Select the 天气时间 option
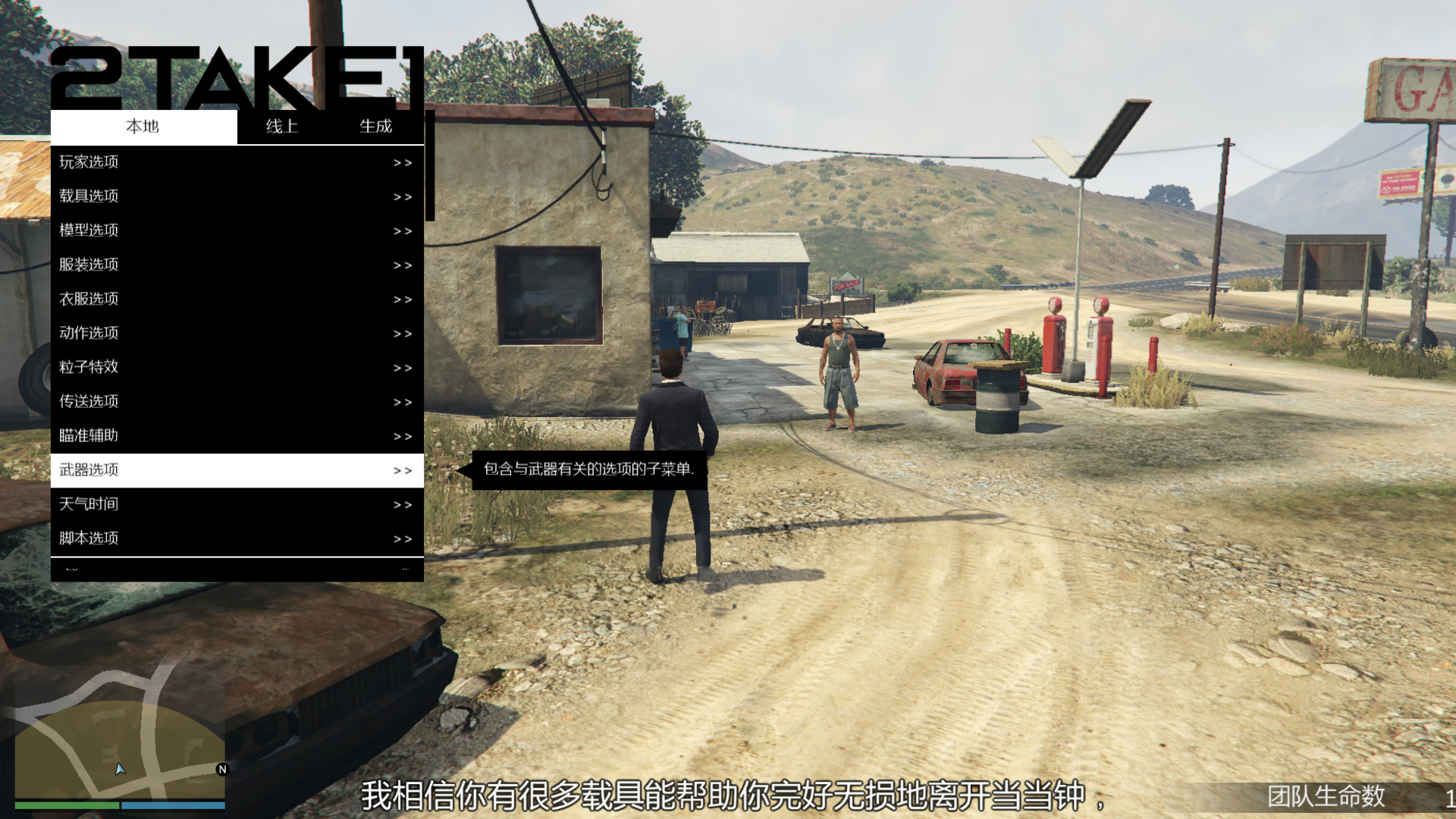Viewport: 1456px width, 819px height. coord(152,504)
